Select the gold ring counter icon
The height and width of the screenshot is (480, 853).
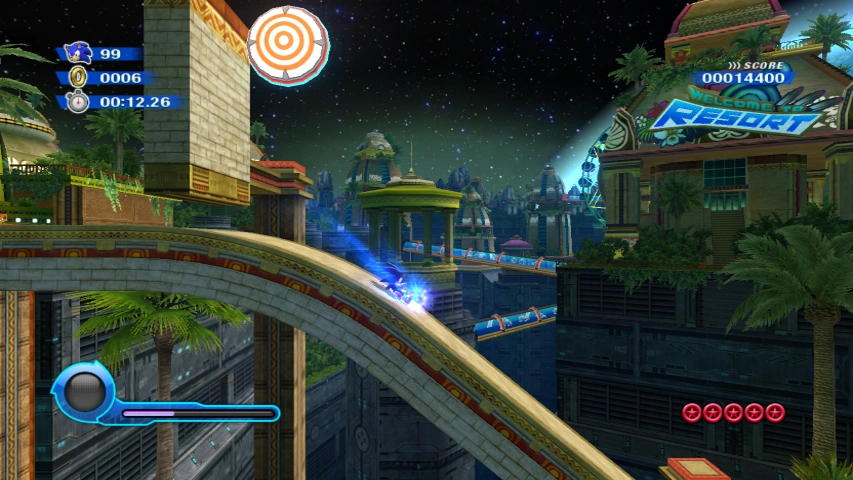[78, 77]
